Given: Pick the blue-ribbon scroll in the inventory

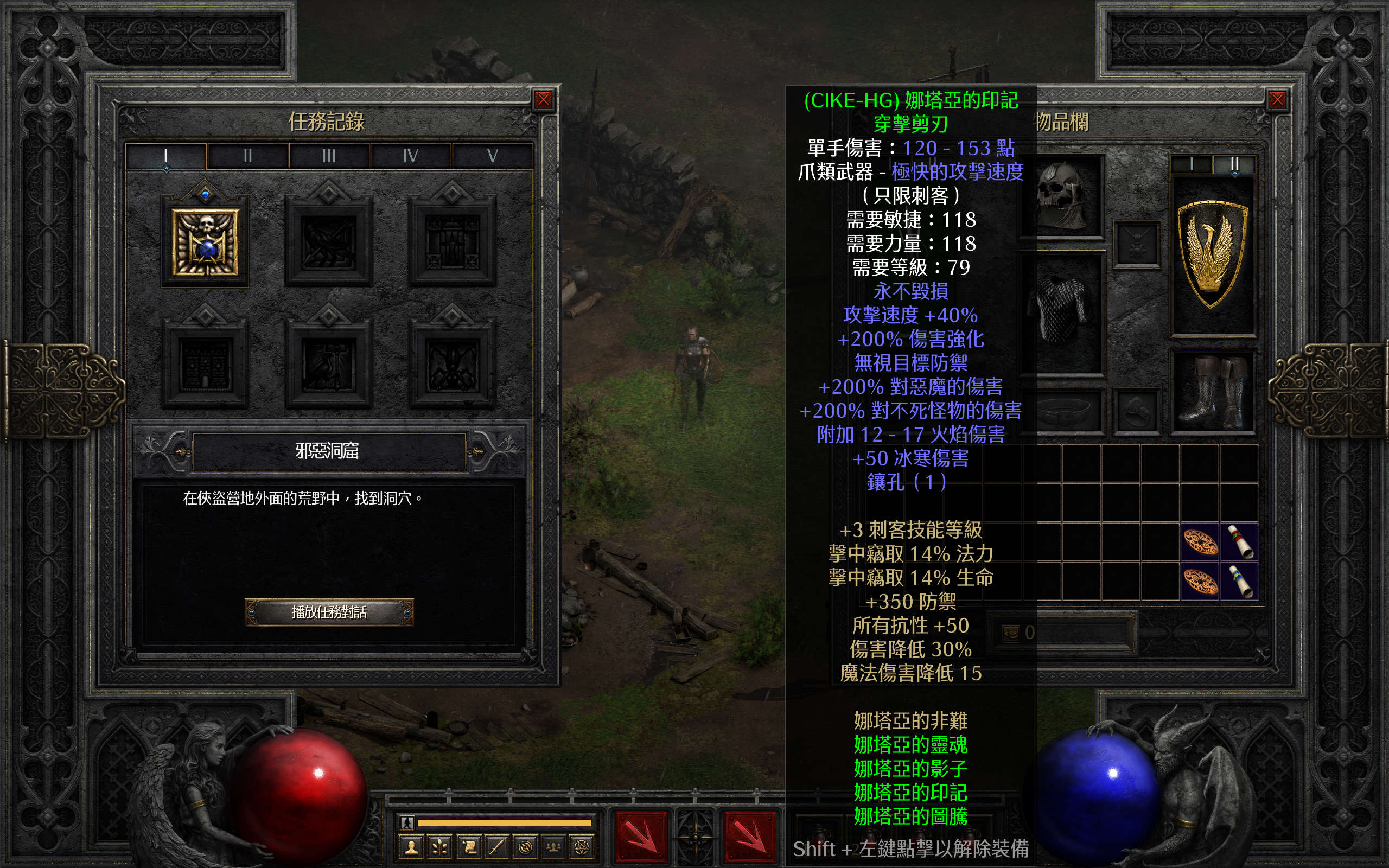Looking at the screenshot, I should 1240,581.
